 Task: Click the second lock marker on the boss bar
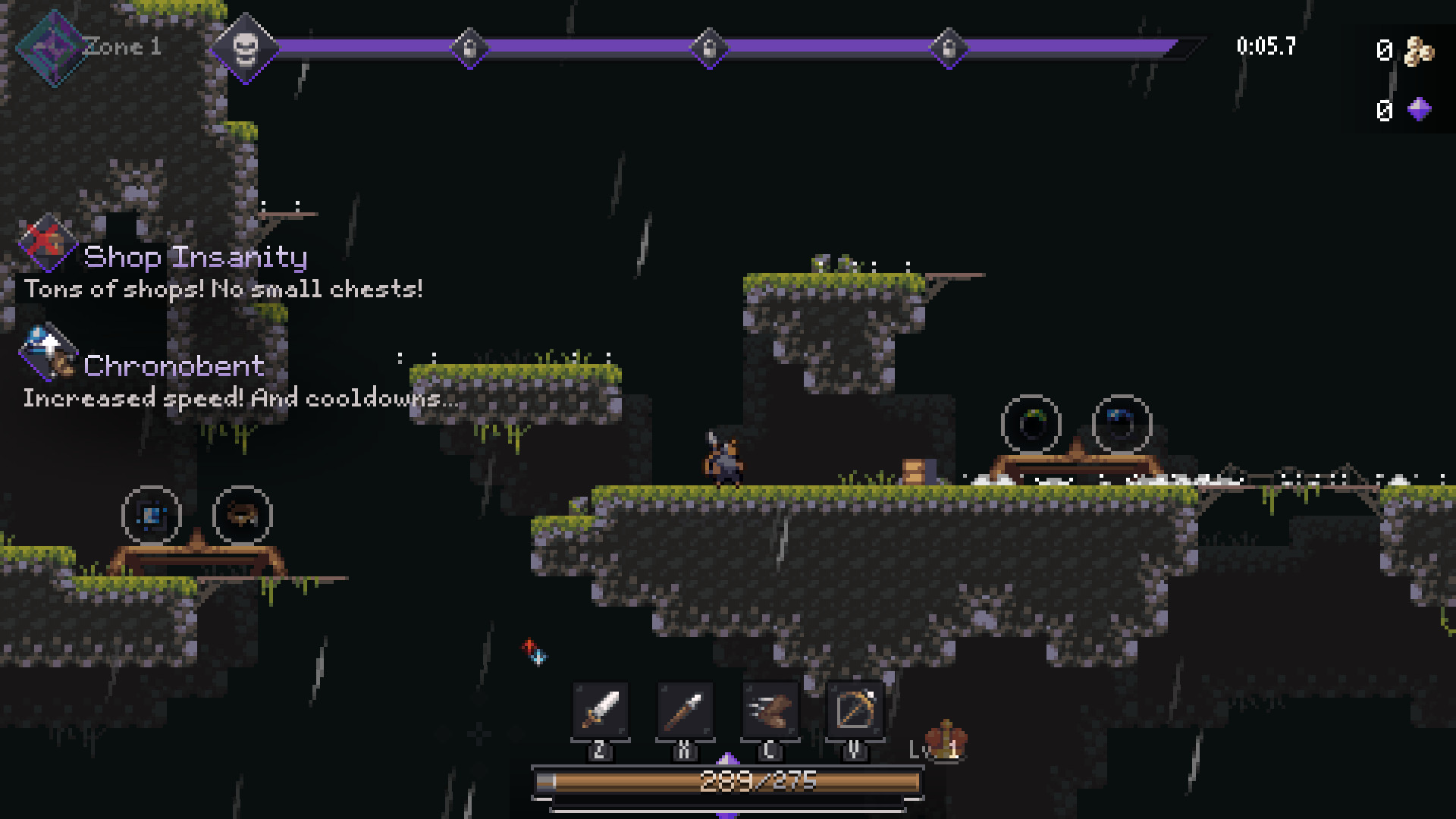[708, 48]
